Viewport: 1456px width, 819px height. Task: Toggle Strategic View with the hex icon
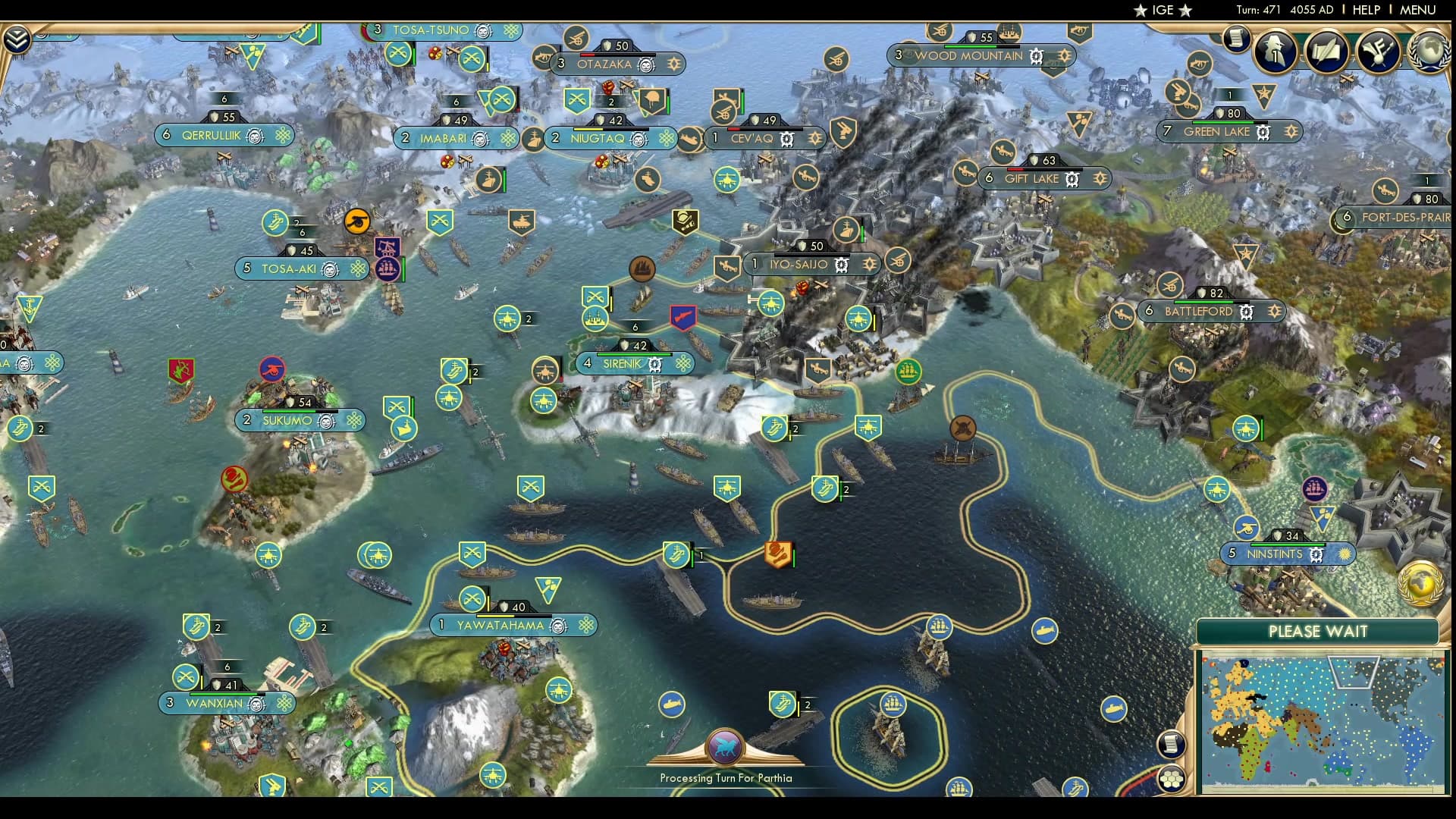pyautogui.click(x=1172, y=780)
